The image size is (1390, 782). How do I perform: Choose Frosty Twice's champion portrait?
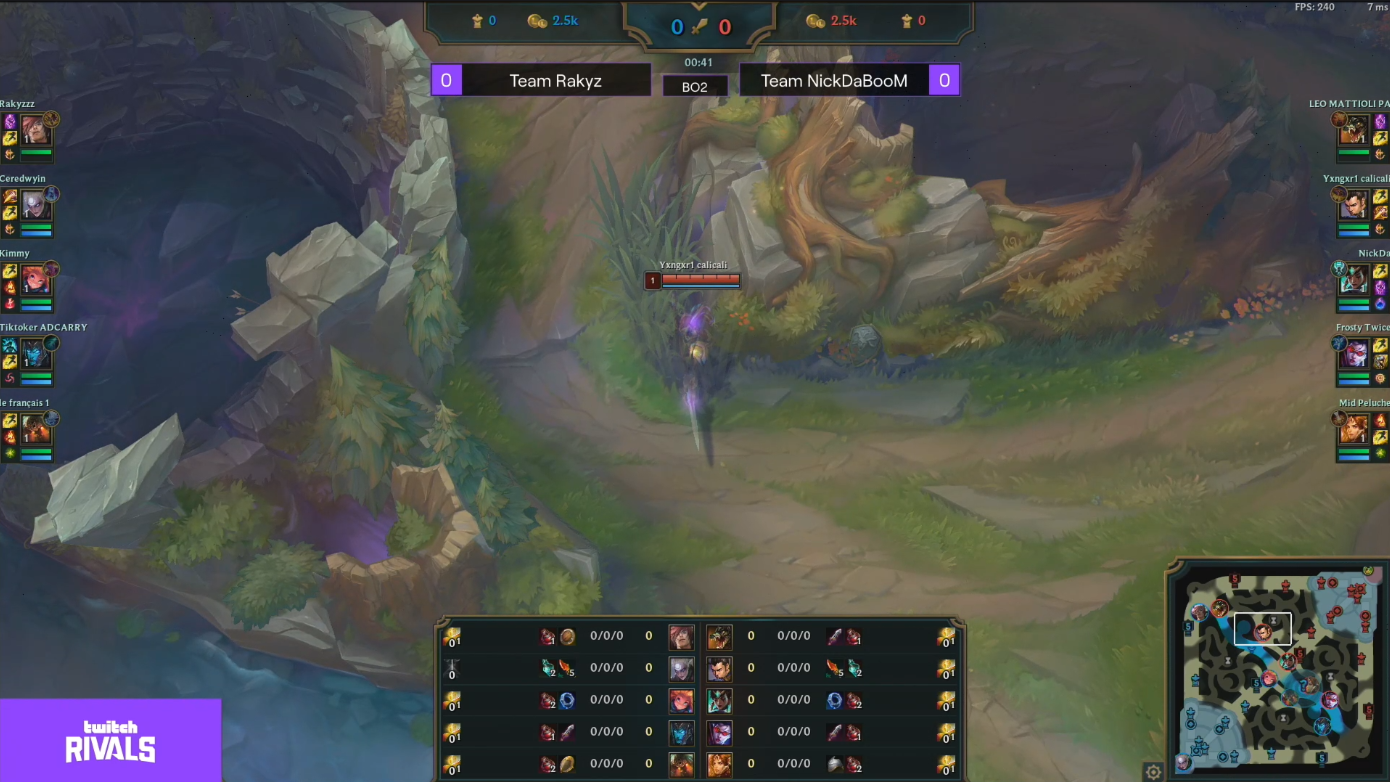click(x=1354, y=353)
